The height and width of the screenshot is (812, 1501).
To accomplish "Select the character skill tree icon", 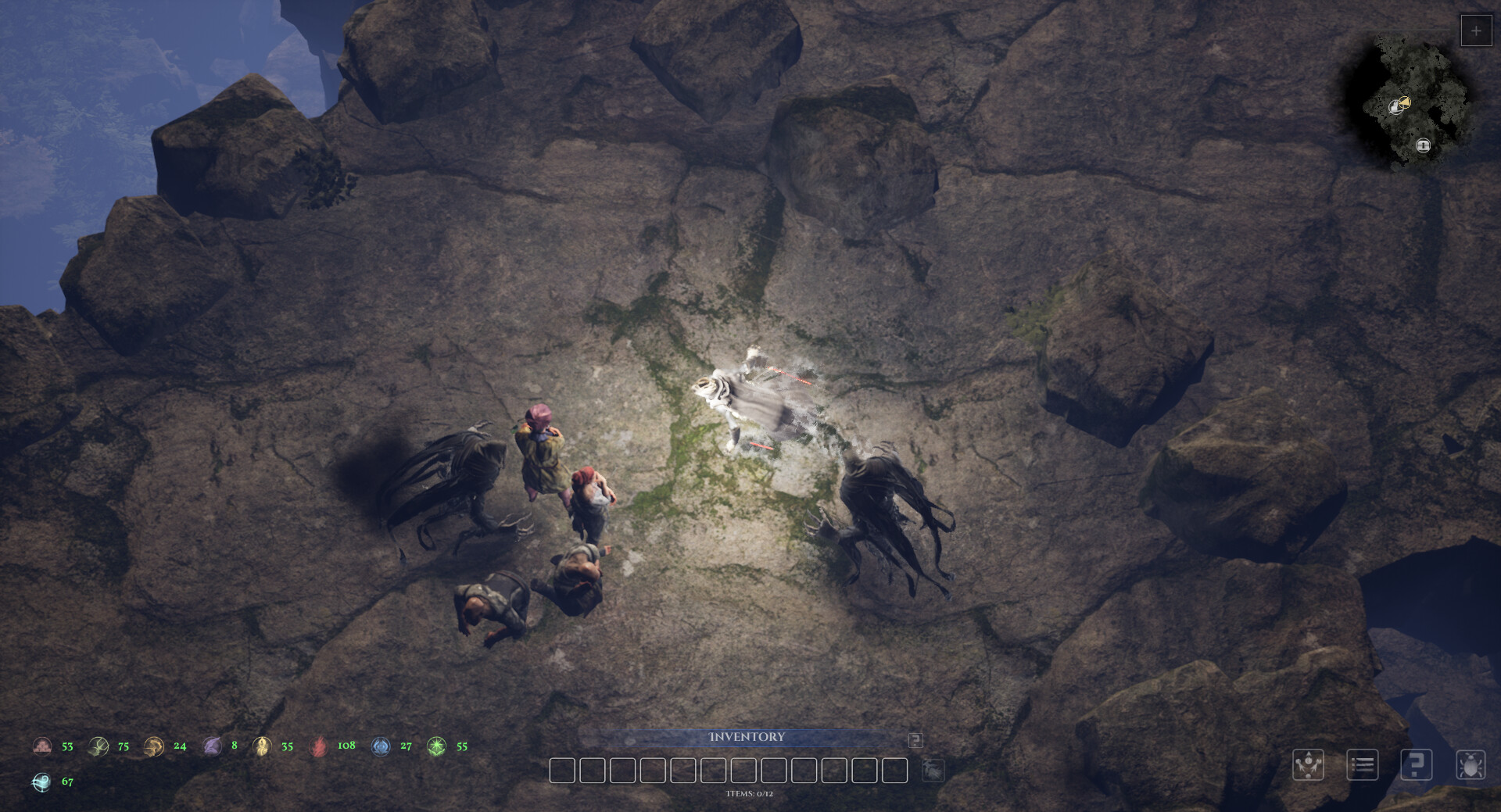I will tap(1310, 765).
